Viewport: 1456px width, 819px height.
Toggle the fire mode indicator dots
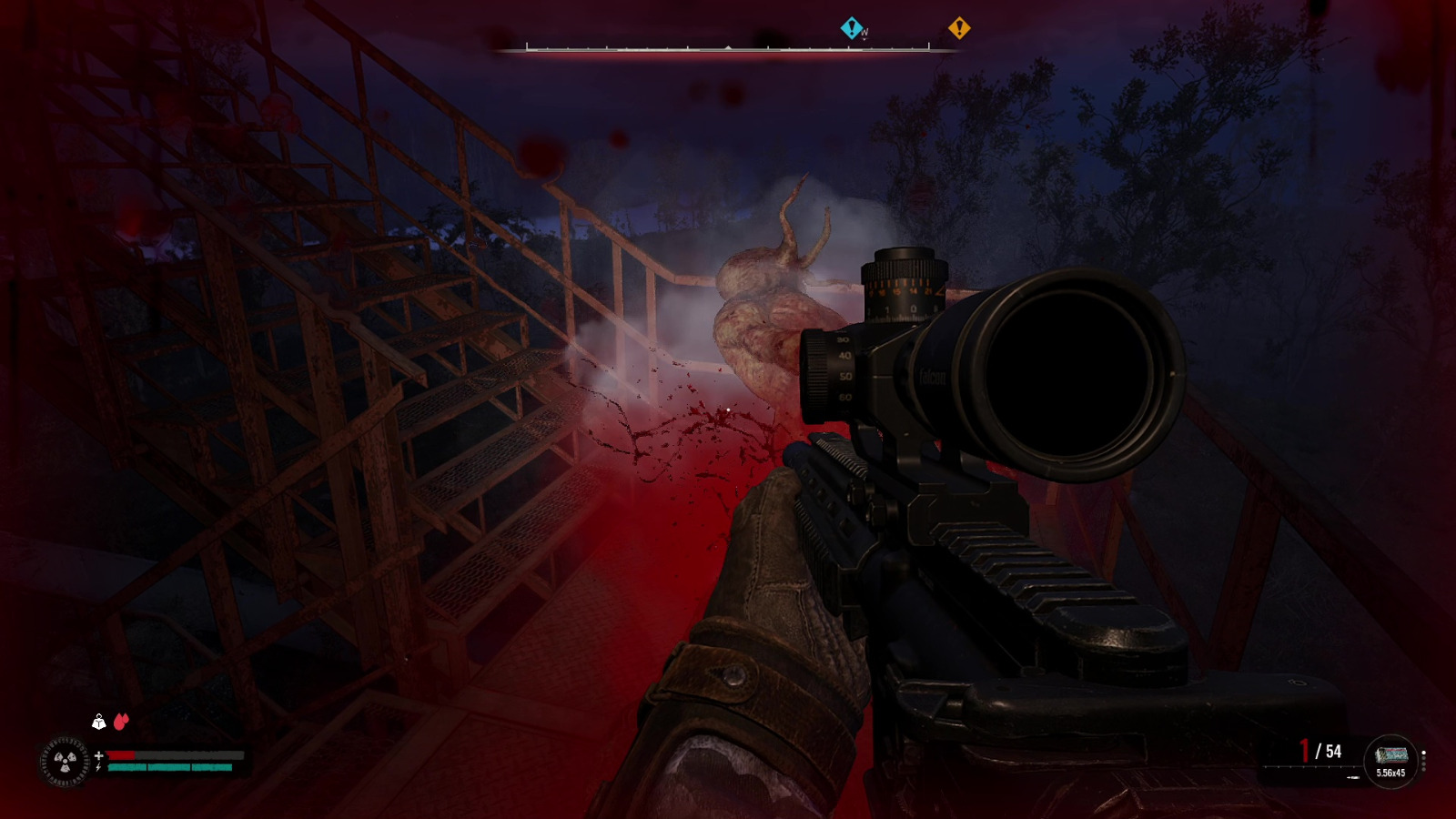click(1423, 760)
